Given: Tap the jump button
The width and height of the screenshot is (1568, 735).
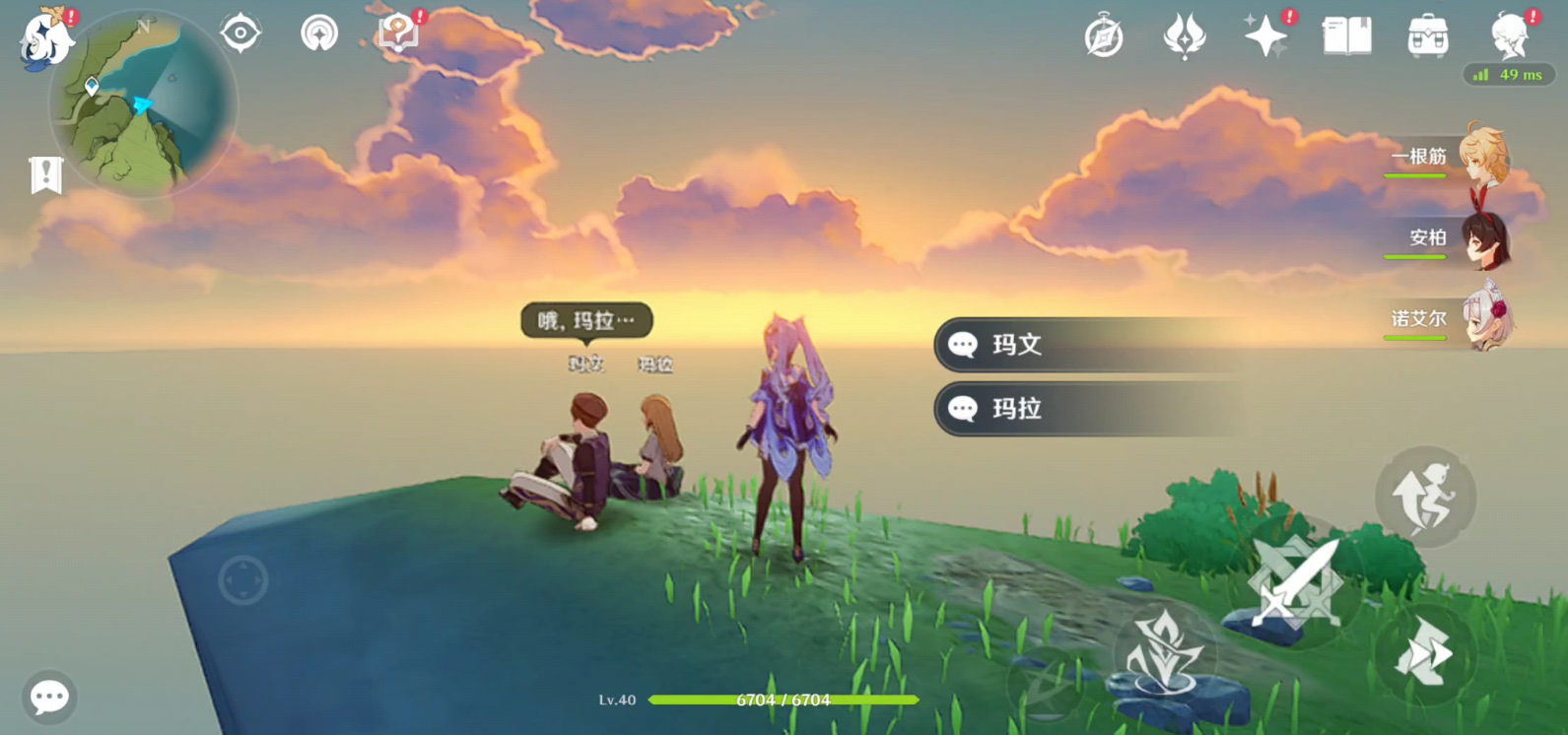Looking at the screenshot, I should pyautogui.click(x=1425, y=498).
